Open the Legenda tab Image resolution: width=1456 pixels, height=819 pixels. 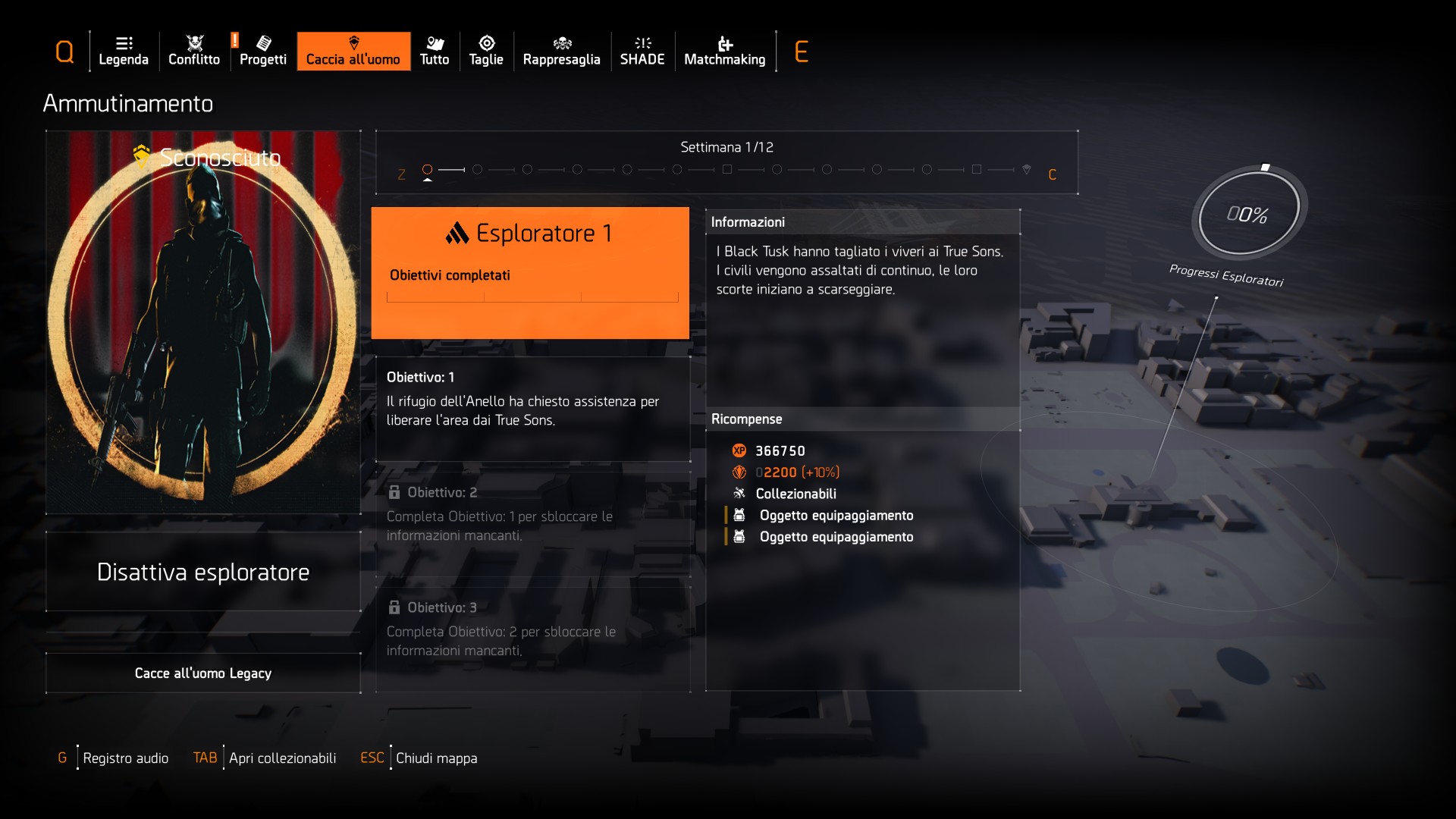point(124,52)
